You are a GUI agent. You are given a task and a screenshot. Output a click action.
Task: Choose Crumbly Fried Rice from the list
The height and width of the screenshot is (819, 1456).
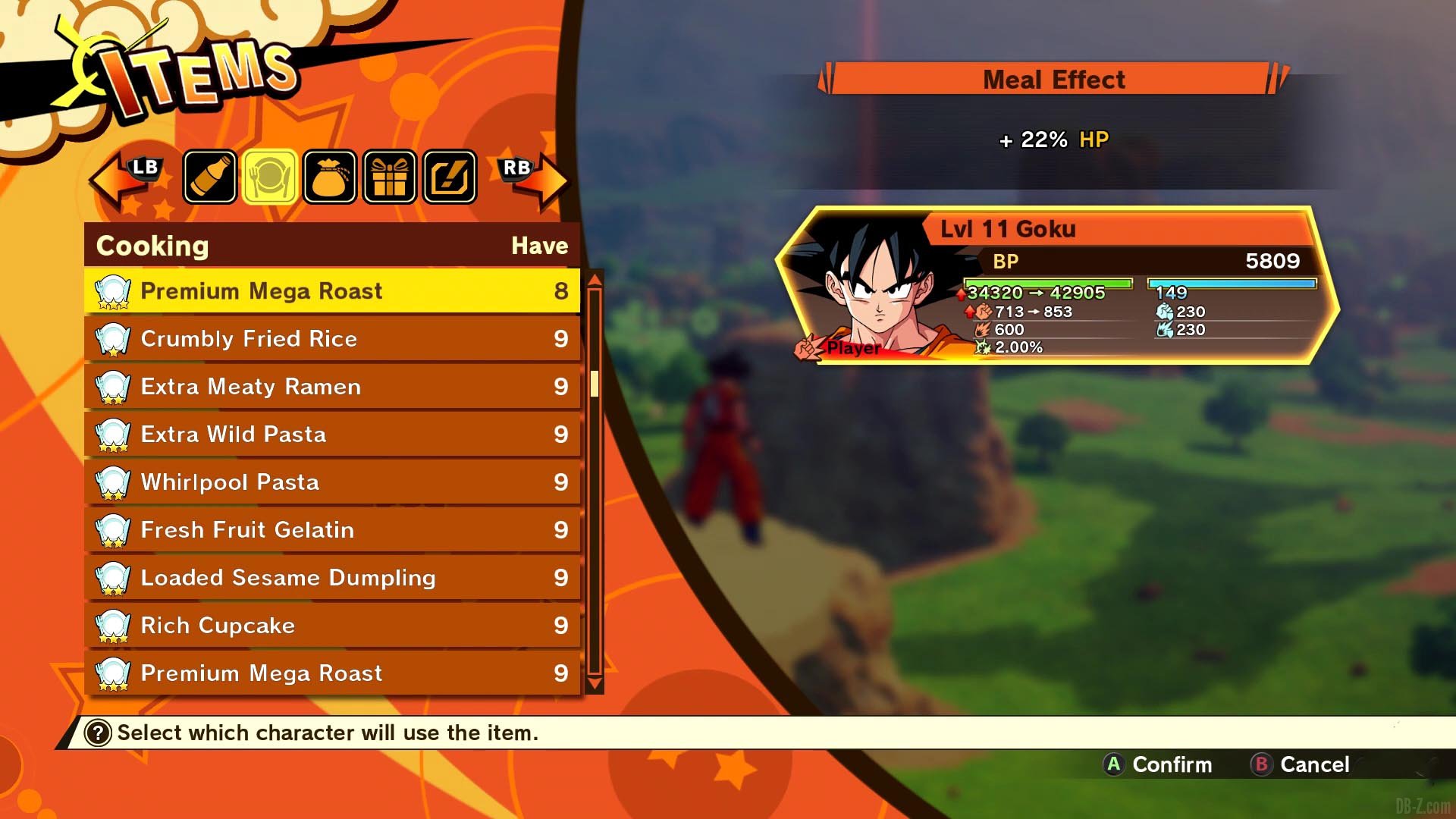(x=331, y=339)
